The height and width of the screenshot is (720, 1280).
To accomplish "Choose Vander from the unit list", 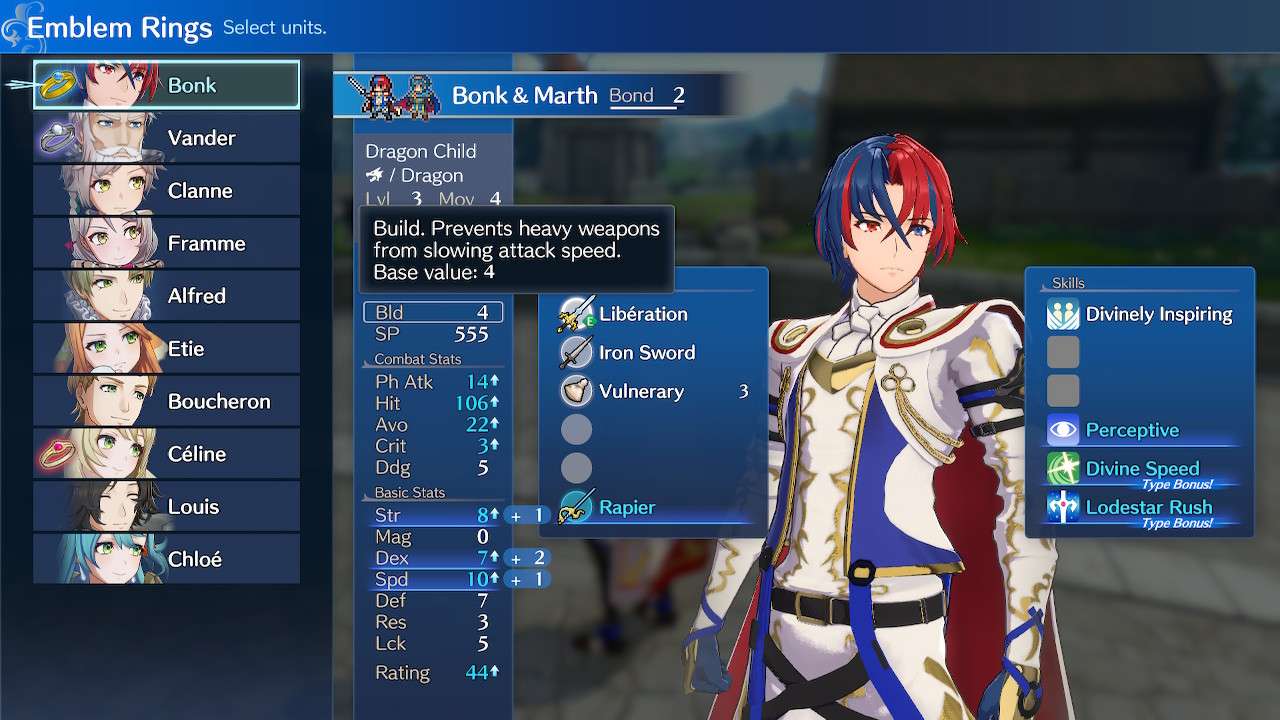I will [167, 138].
